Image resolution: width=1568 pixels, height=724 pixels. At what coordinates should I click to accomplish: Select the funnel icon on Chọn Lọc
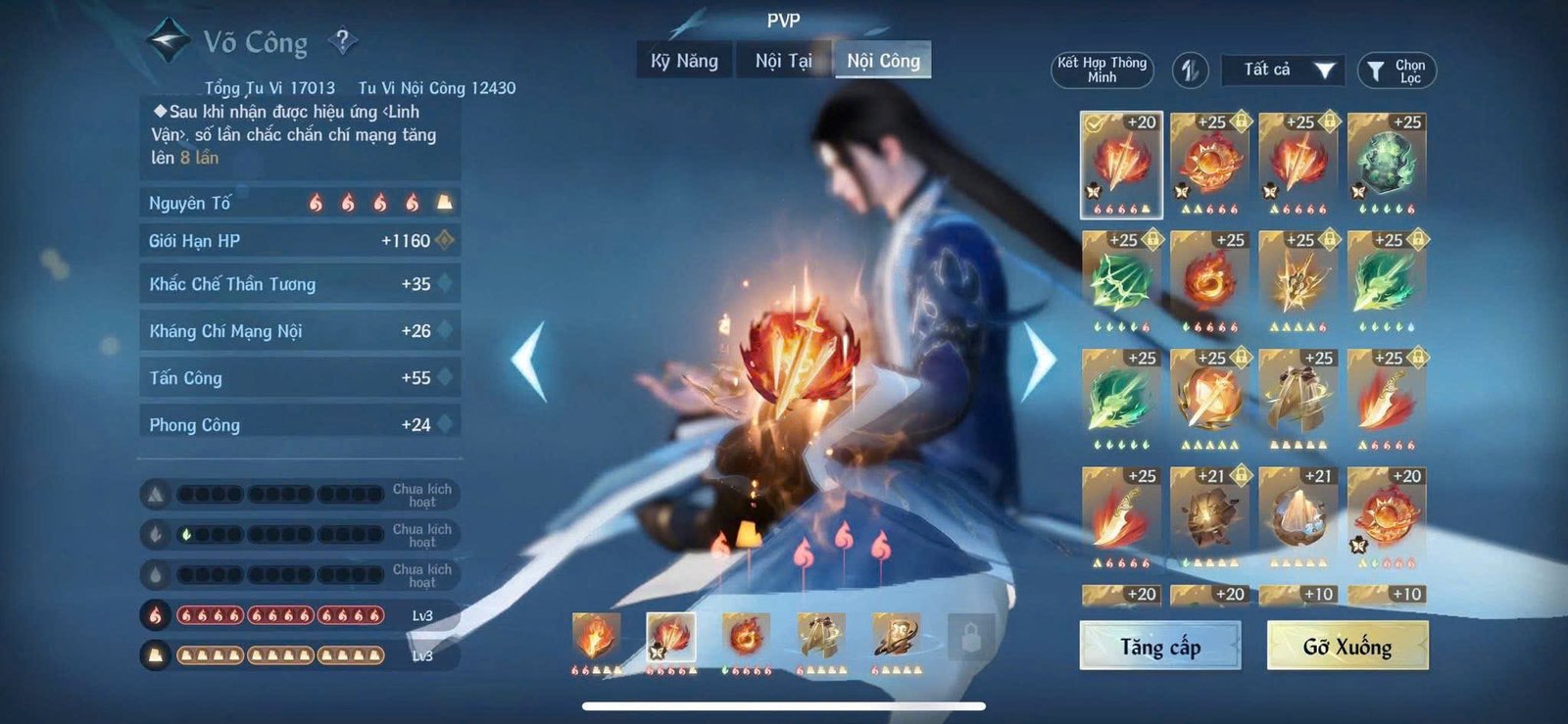click(x=1376, y=70)
